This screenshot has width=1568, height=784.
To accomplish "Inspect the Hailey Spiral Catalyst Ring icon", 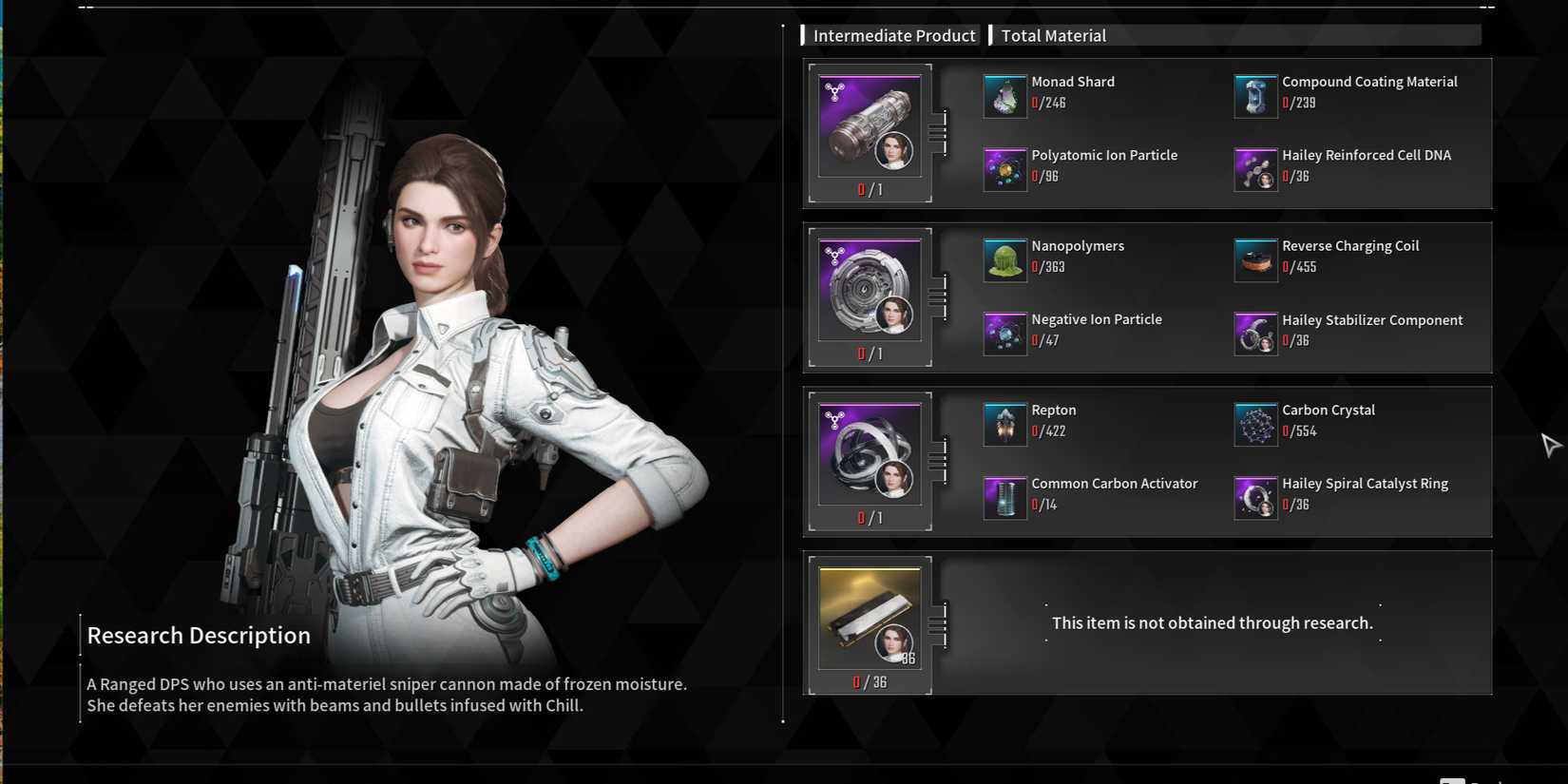I will (x=1254, y=498).
